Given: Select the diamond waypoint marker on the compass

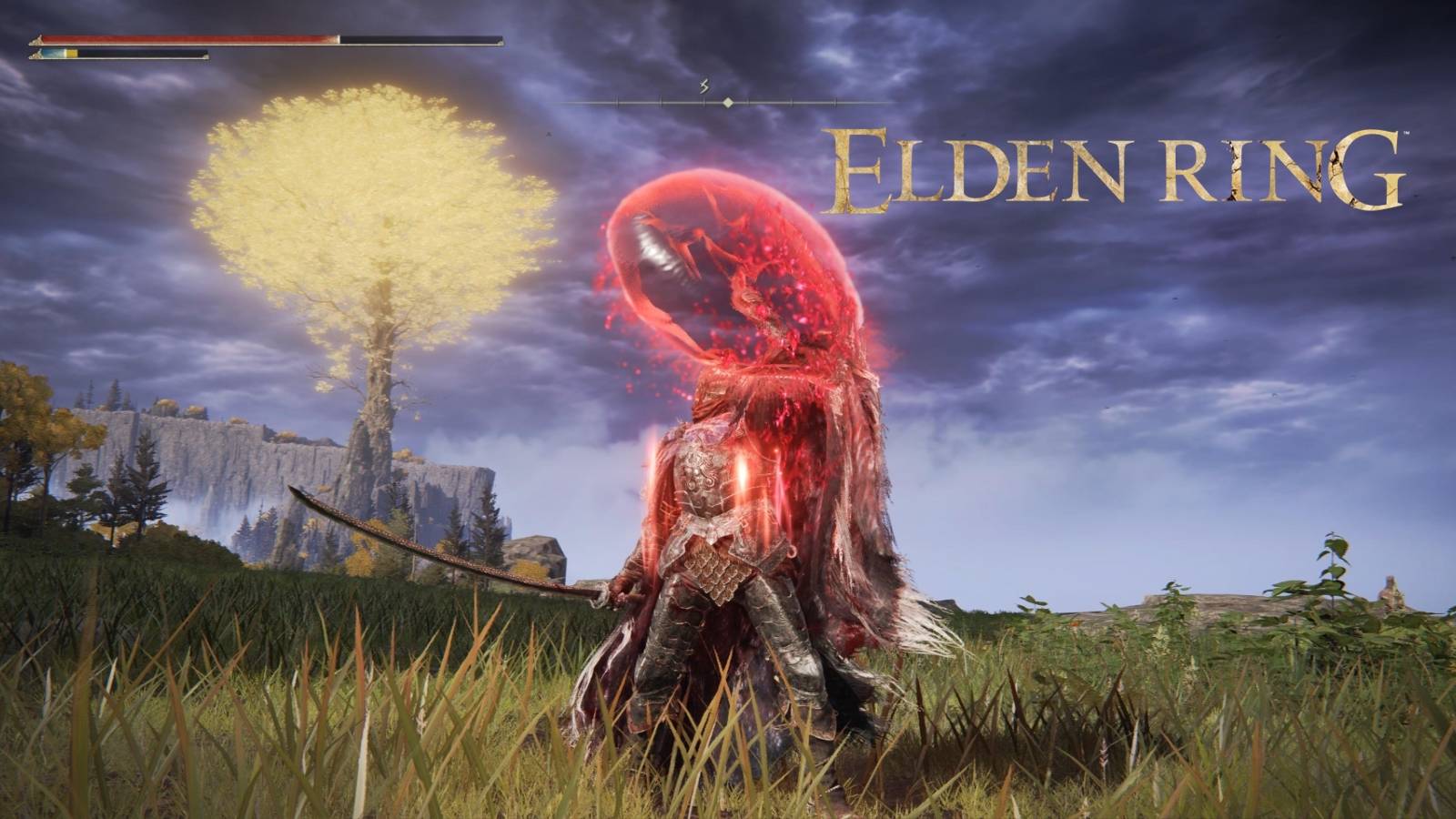Looking at the screenshot, I should pos(728,103).
